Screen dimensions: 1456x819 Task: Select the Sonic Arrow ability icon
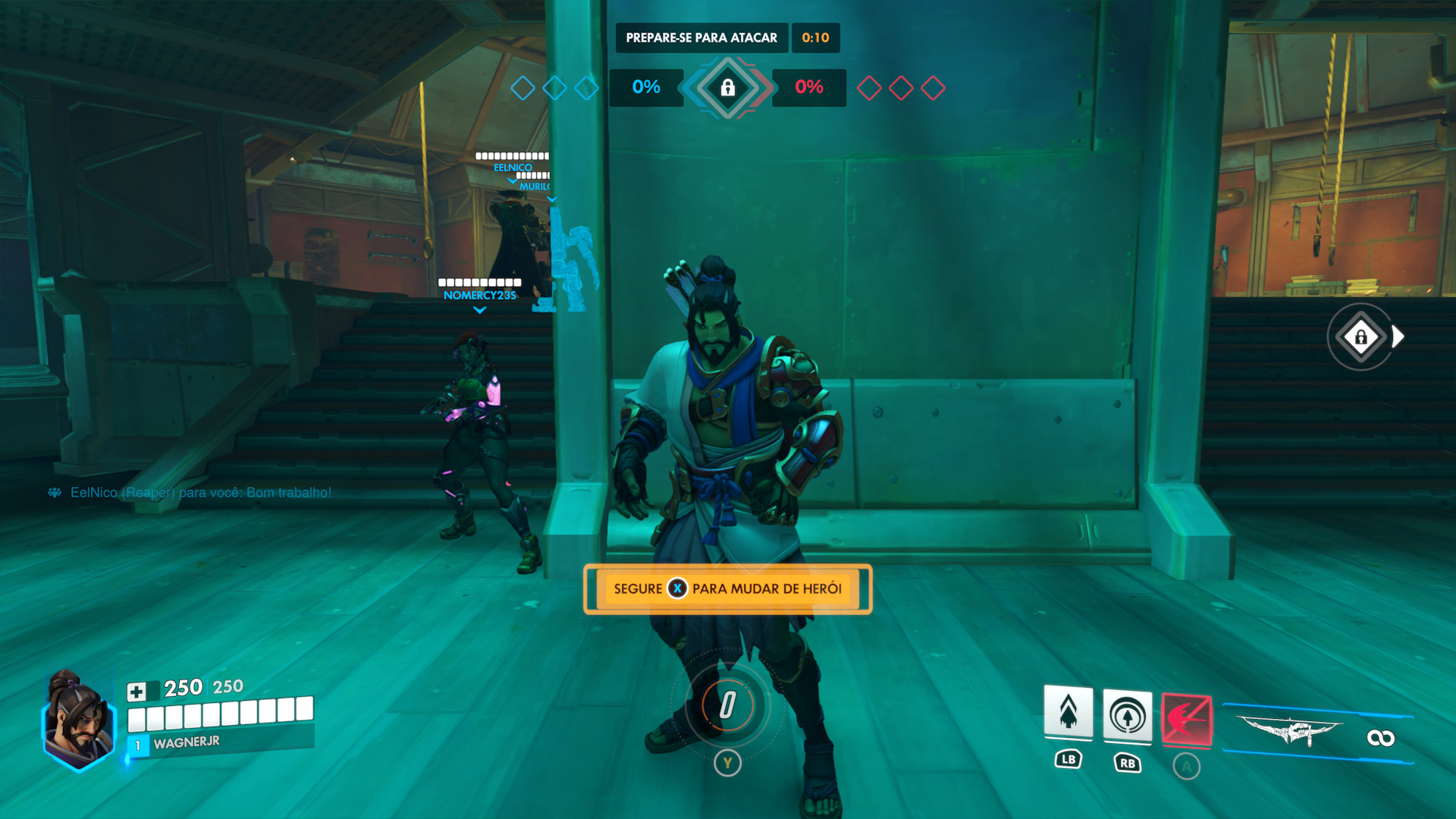coord(1127,716)
